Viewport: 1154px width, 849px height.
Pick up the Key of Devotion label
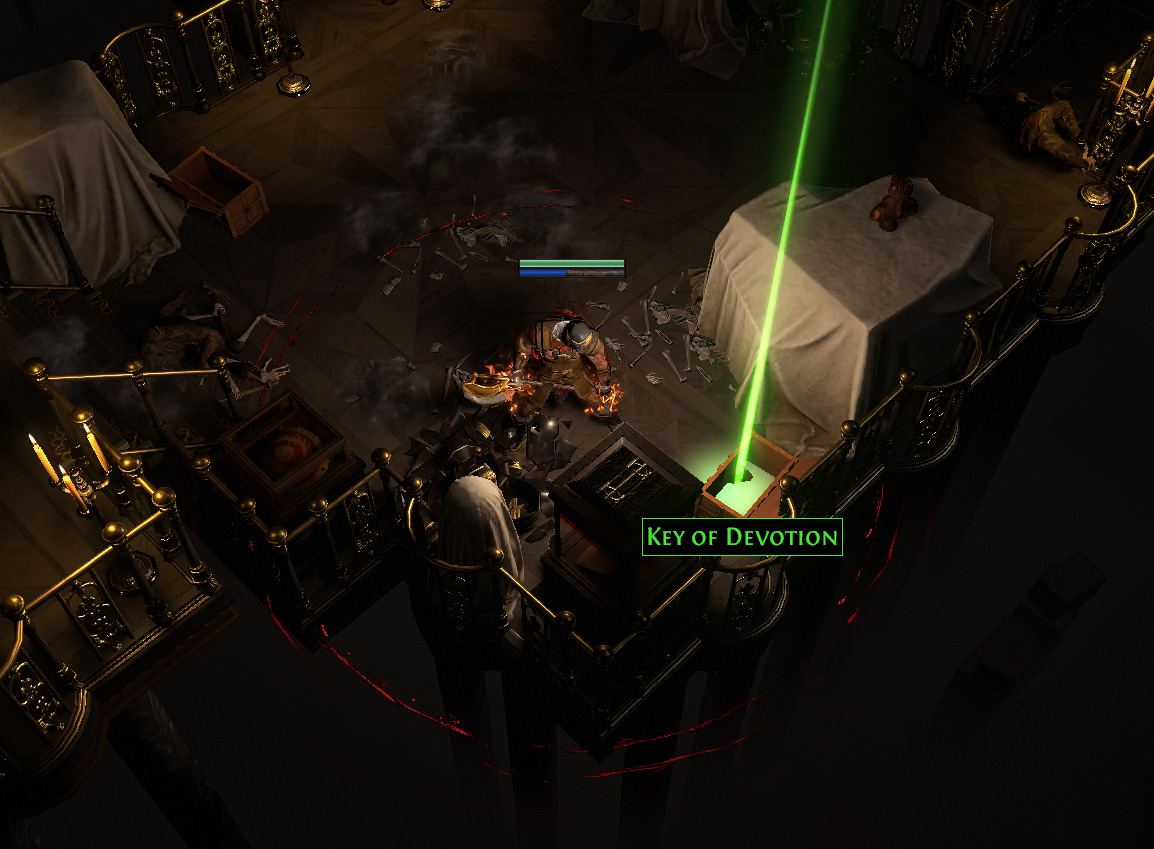tap(741, 537)
